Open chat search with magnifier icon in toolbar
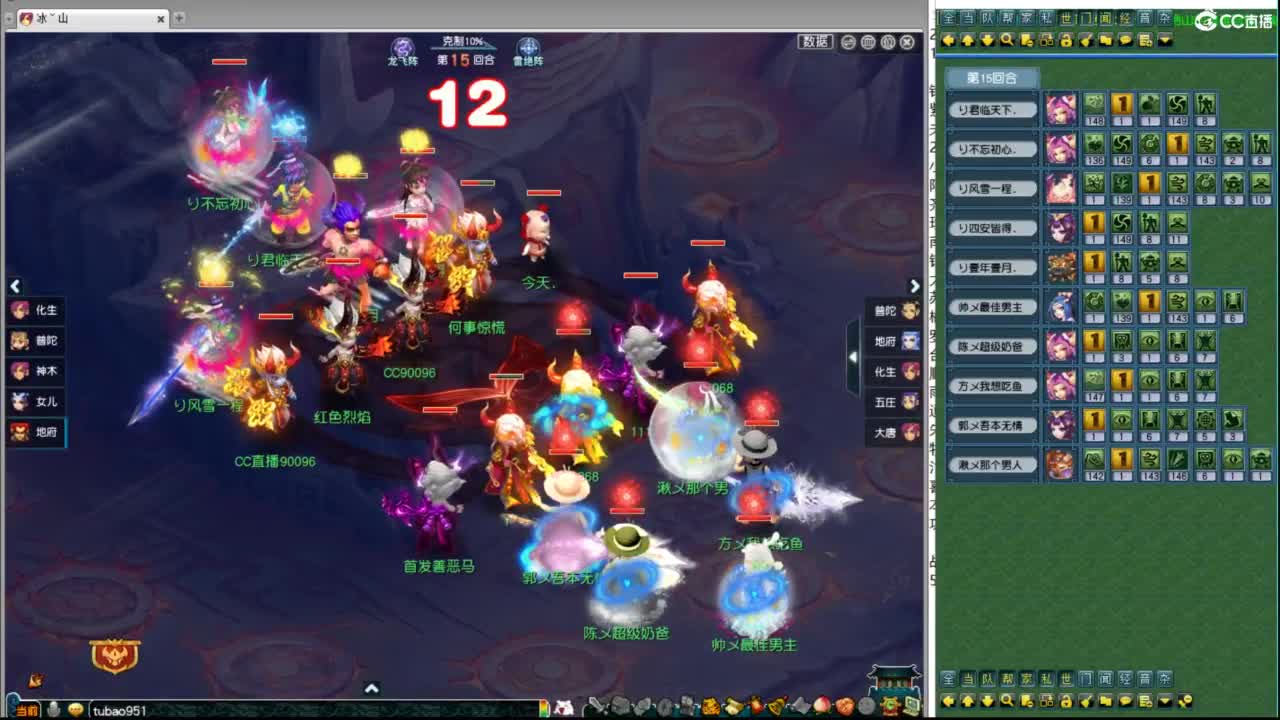The width and height of the screenshot is (1280, 720). 1006,42
